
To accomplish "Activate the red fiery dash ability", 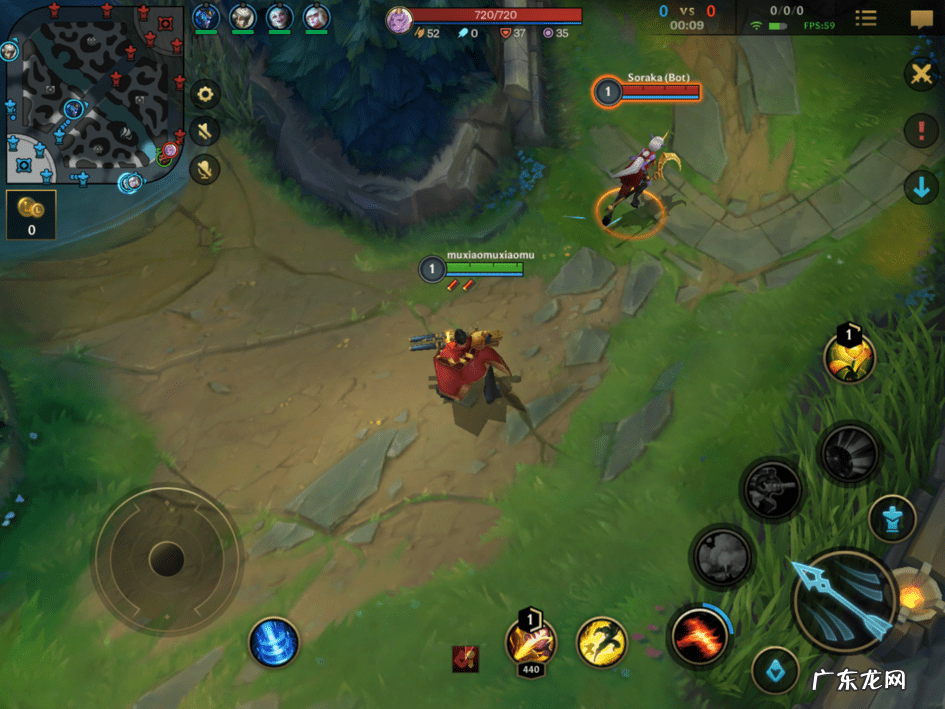I will point(699,635).
